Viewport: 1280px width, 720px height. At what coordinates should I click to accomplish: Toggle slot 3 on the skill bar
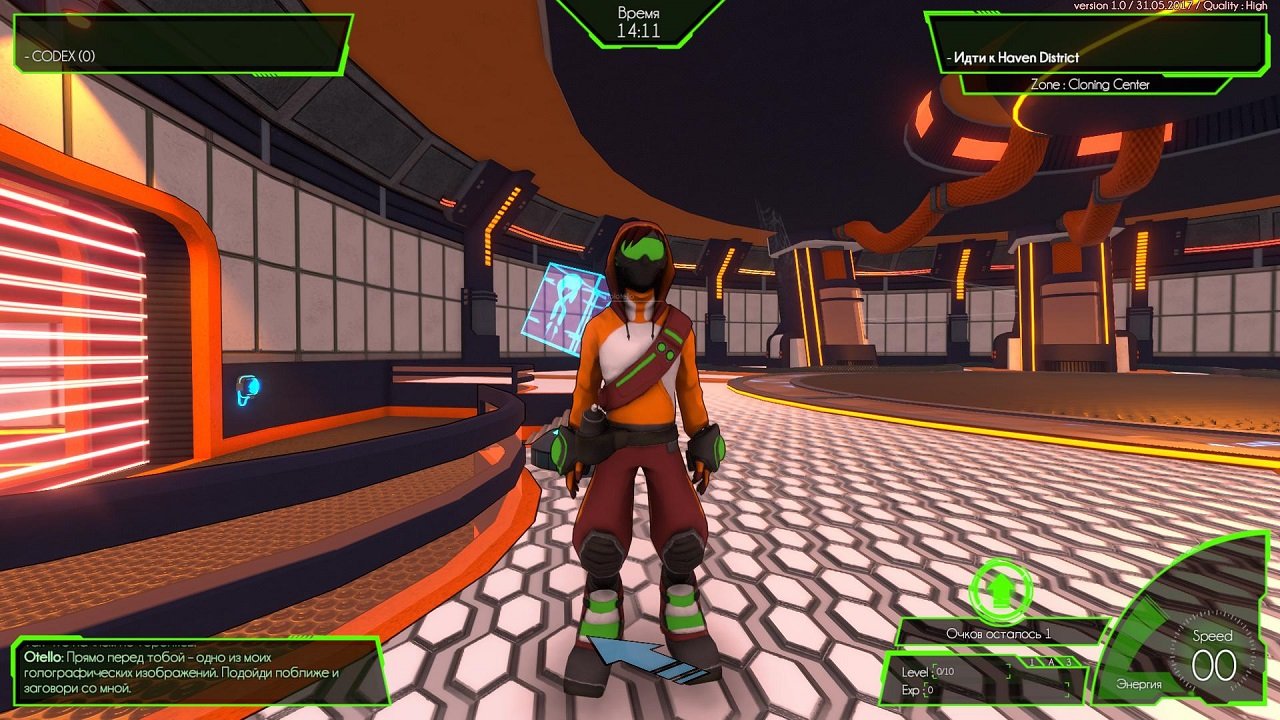point(1069,662)
